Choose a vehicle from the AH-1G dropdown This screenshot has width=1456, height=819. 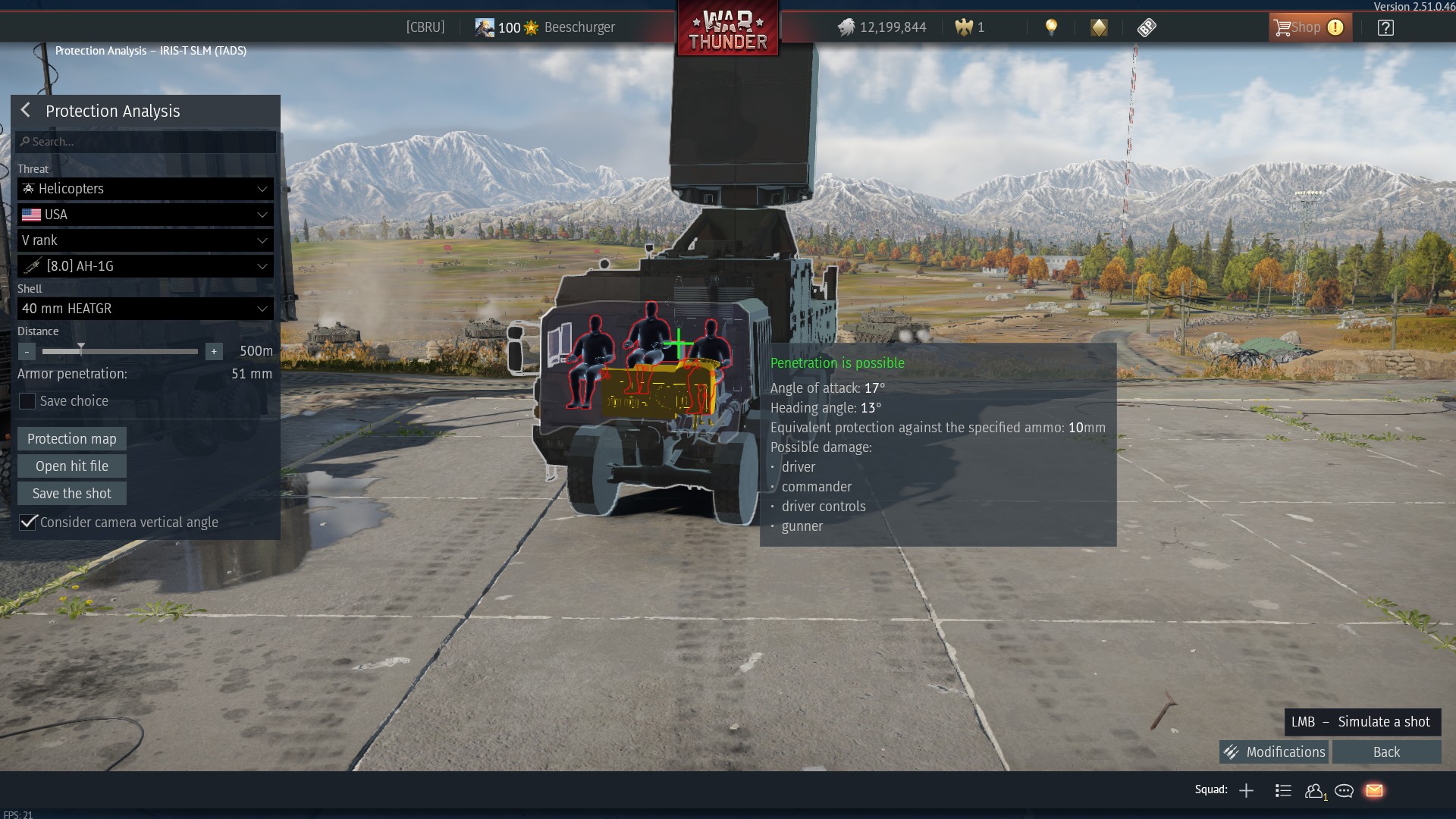[145, 266]
